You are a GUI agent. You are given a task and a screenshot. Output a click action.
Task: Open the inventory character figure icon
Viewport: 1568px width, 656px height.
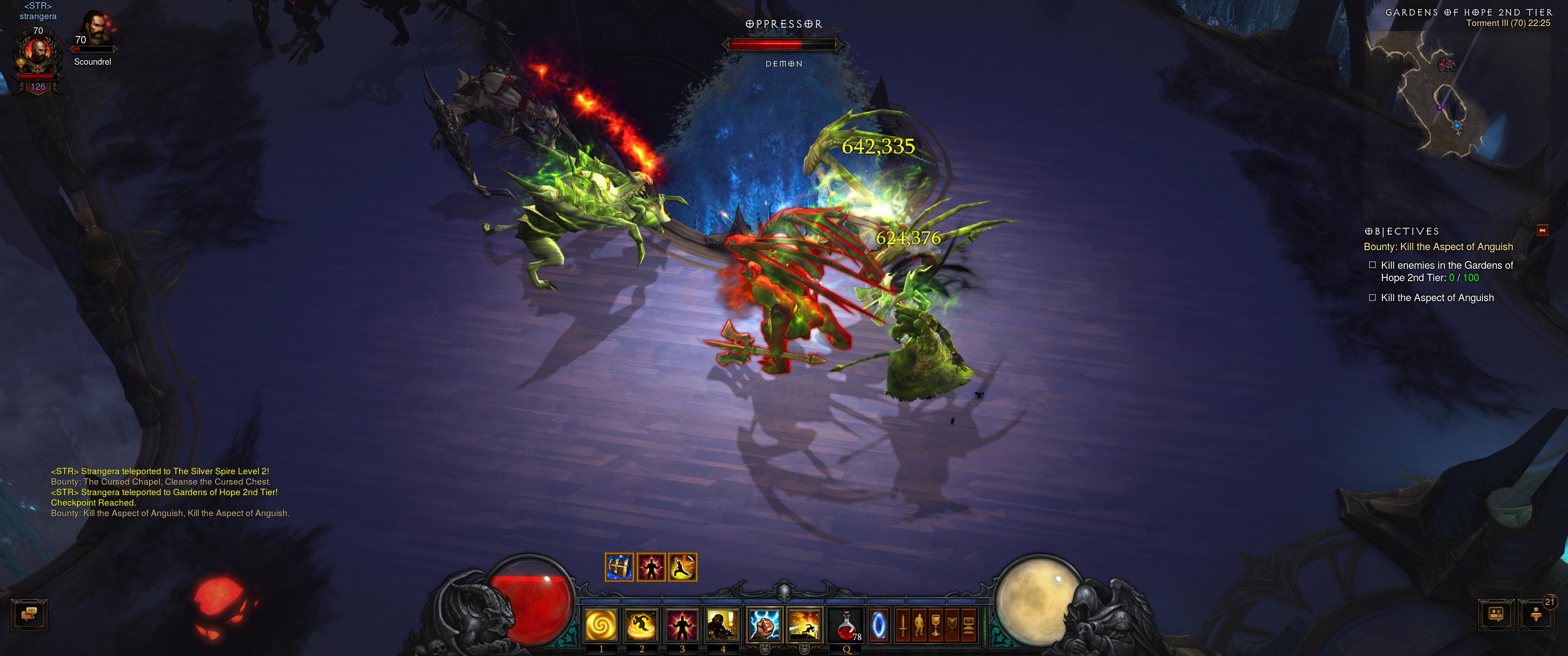click(919, 625)
